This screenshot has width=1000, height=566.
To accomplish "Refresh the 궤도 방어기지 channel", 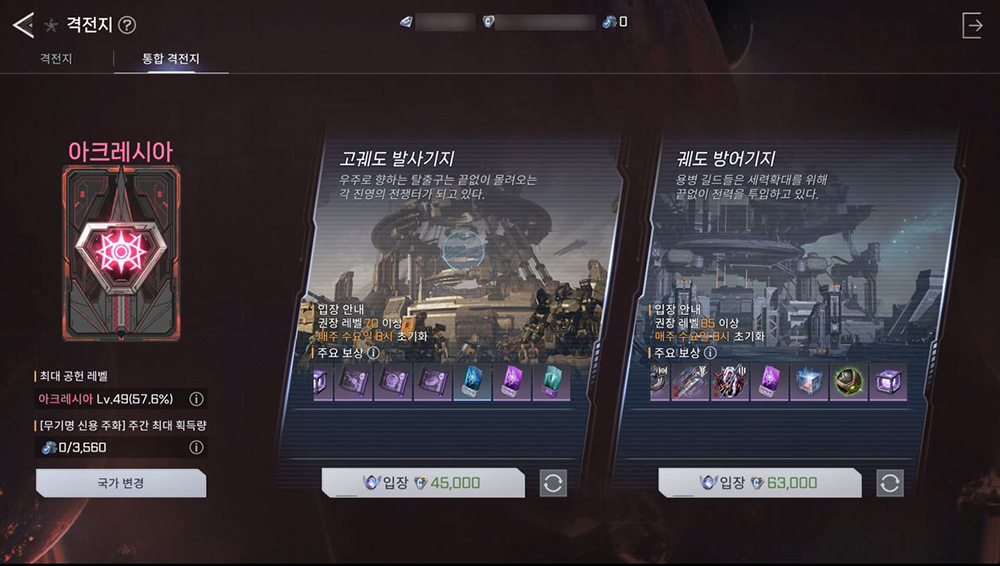I will (x=890, y=483).
